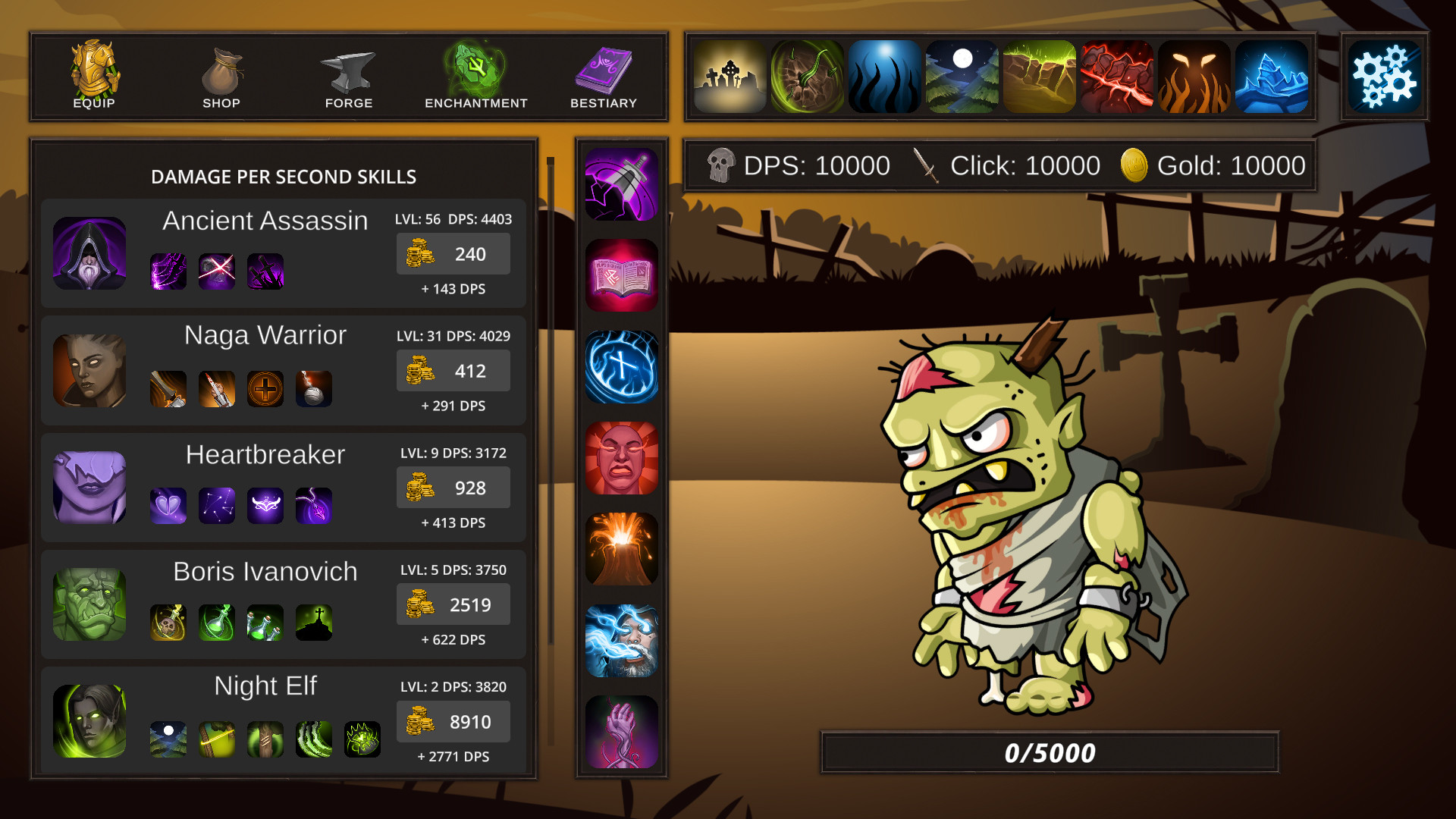Upgrade Ancient Assassin for 240 gold
This screenshot has width=1456, height=819.
pos(453,254)
